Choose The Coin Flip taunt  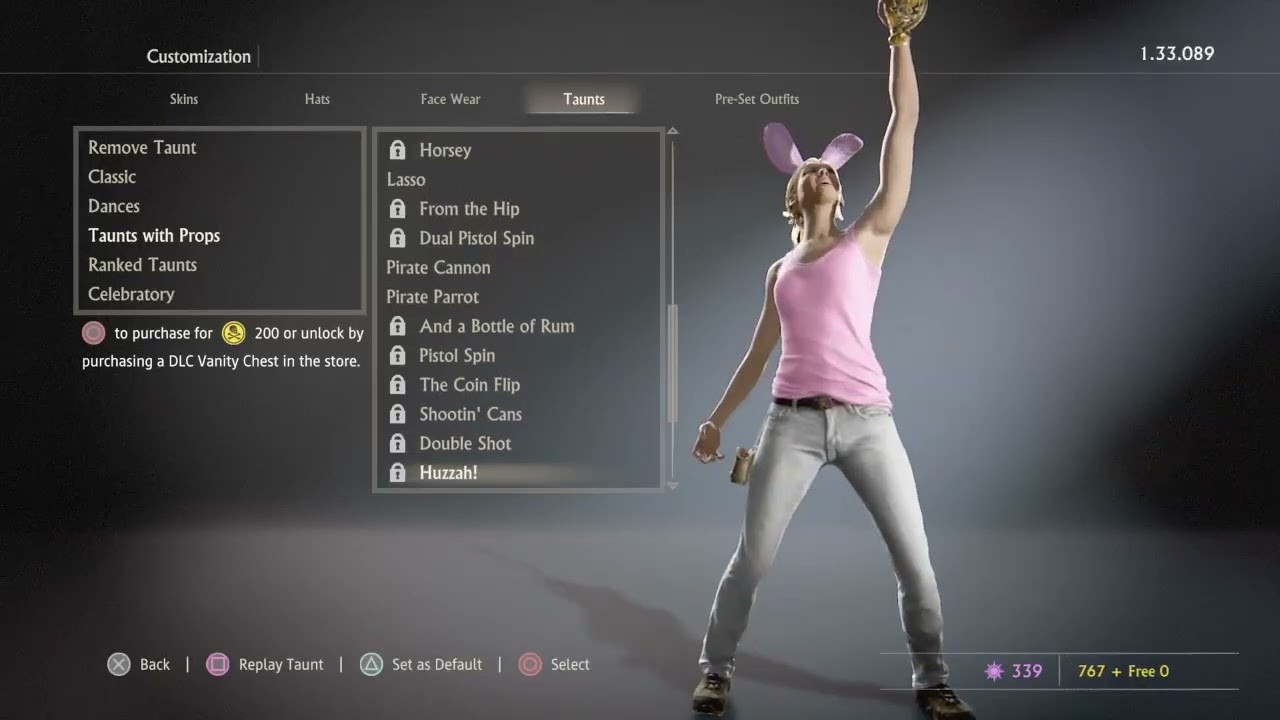[469, 385]
